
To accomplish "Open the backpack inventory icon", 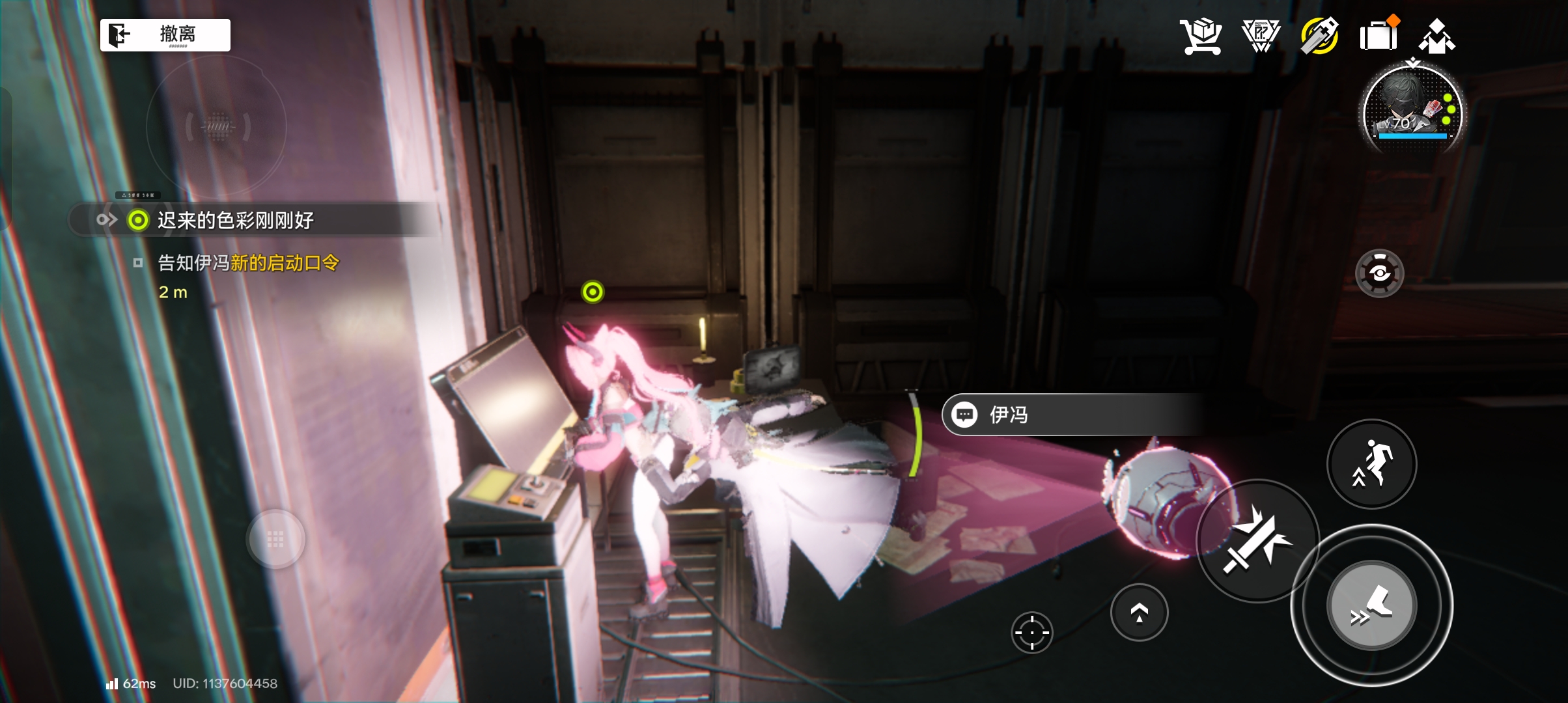I will point(1379,36).
